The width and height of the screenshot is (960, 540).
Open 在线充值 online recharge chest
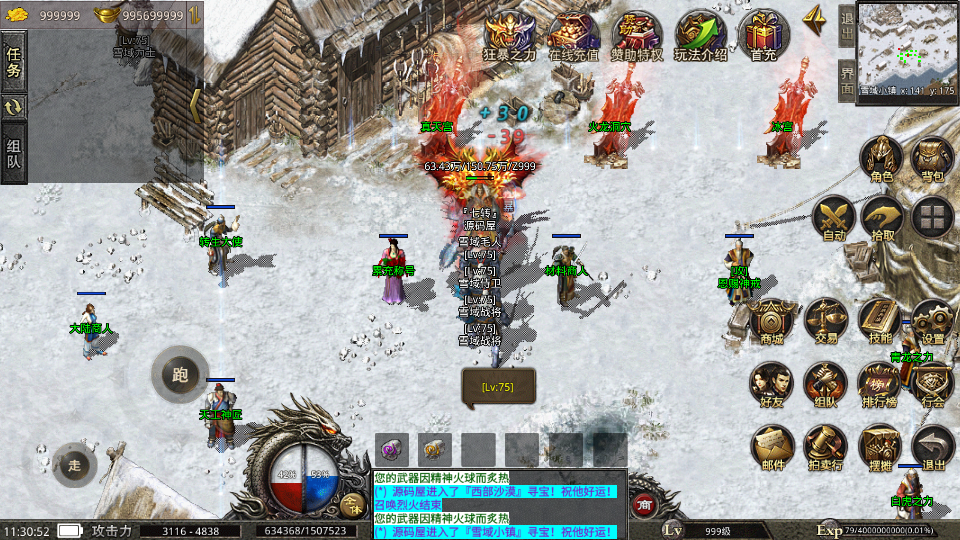[x=574, y=35]
